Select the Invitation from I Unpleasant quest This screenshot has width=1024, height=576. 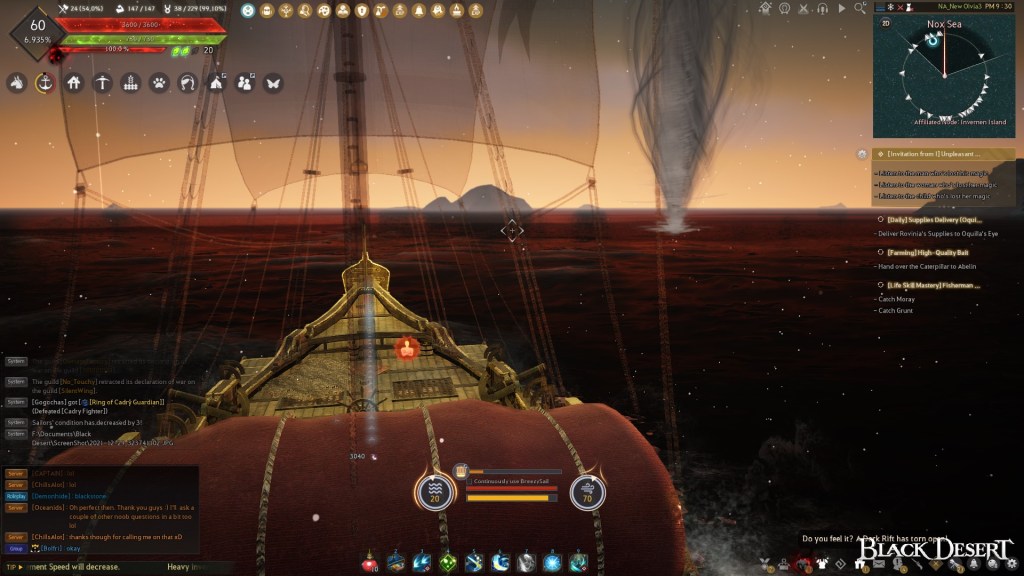coord(935,154)
